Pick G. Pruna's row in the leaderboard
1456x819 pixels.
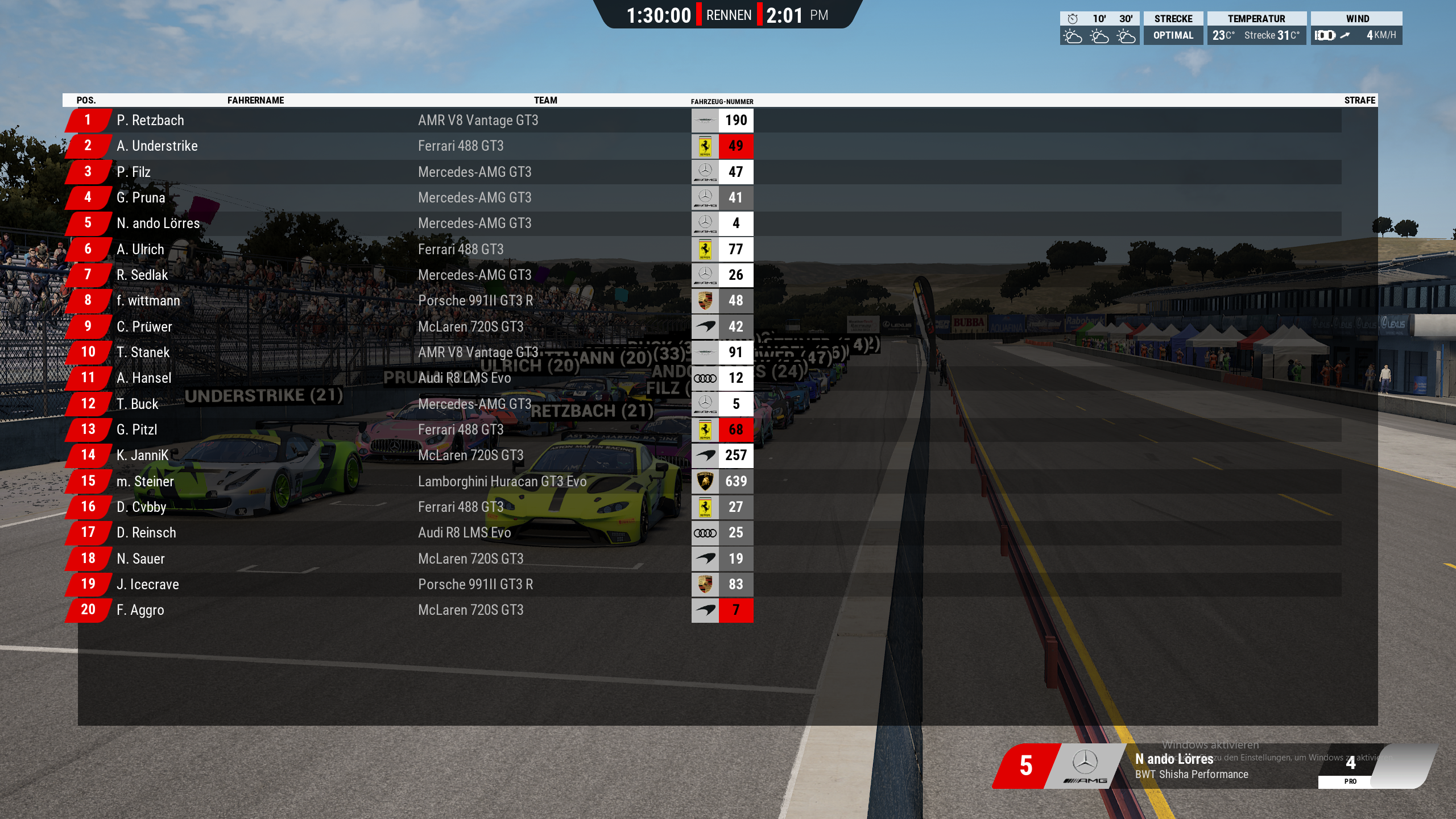pyautogui.click(x=141, y=198)
